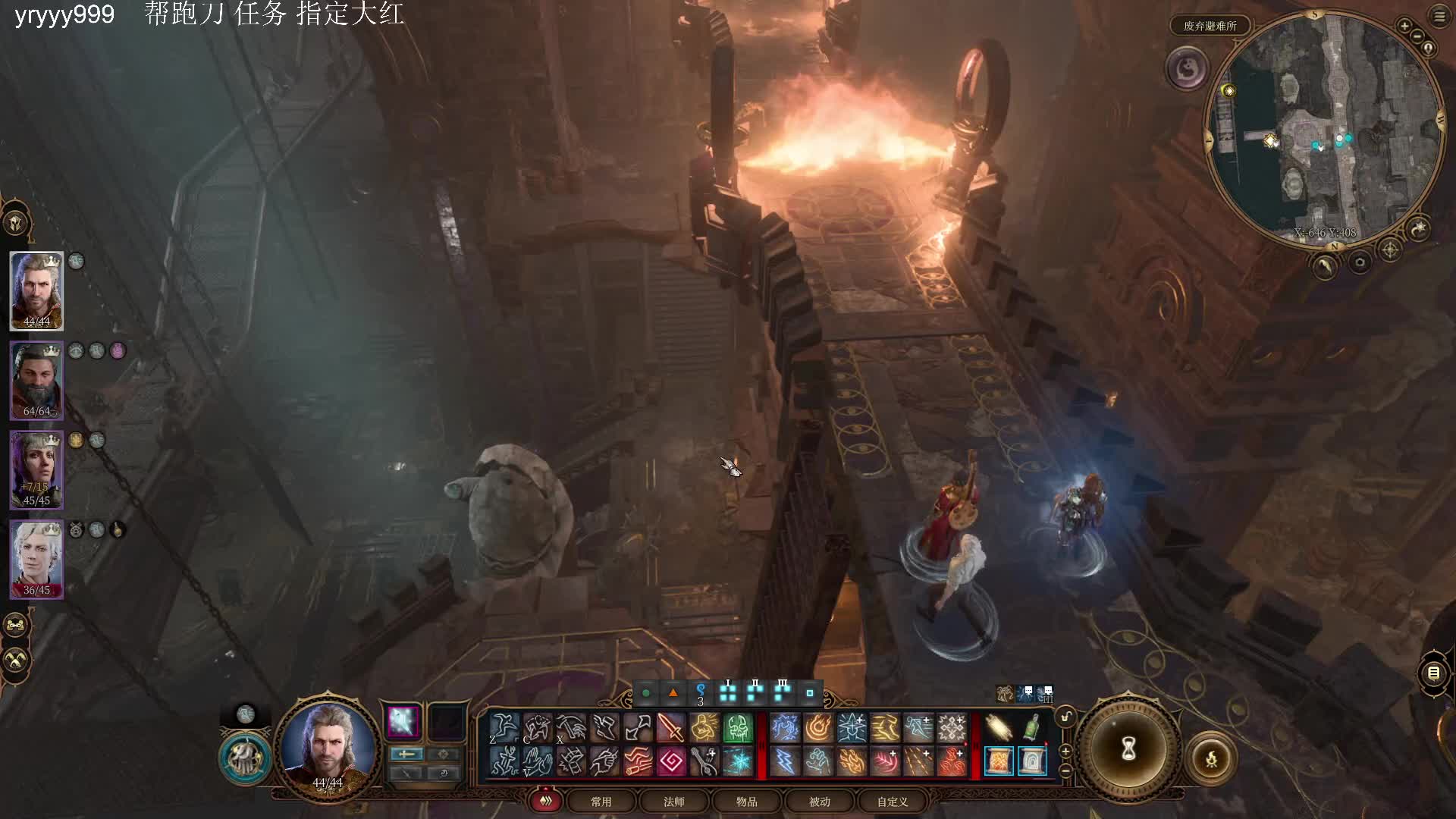
Task: Click the hourglass end turn button
Action: click(x=1128, y=749)
